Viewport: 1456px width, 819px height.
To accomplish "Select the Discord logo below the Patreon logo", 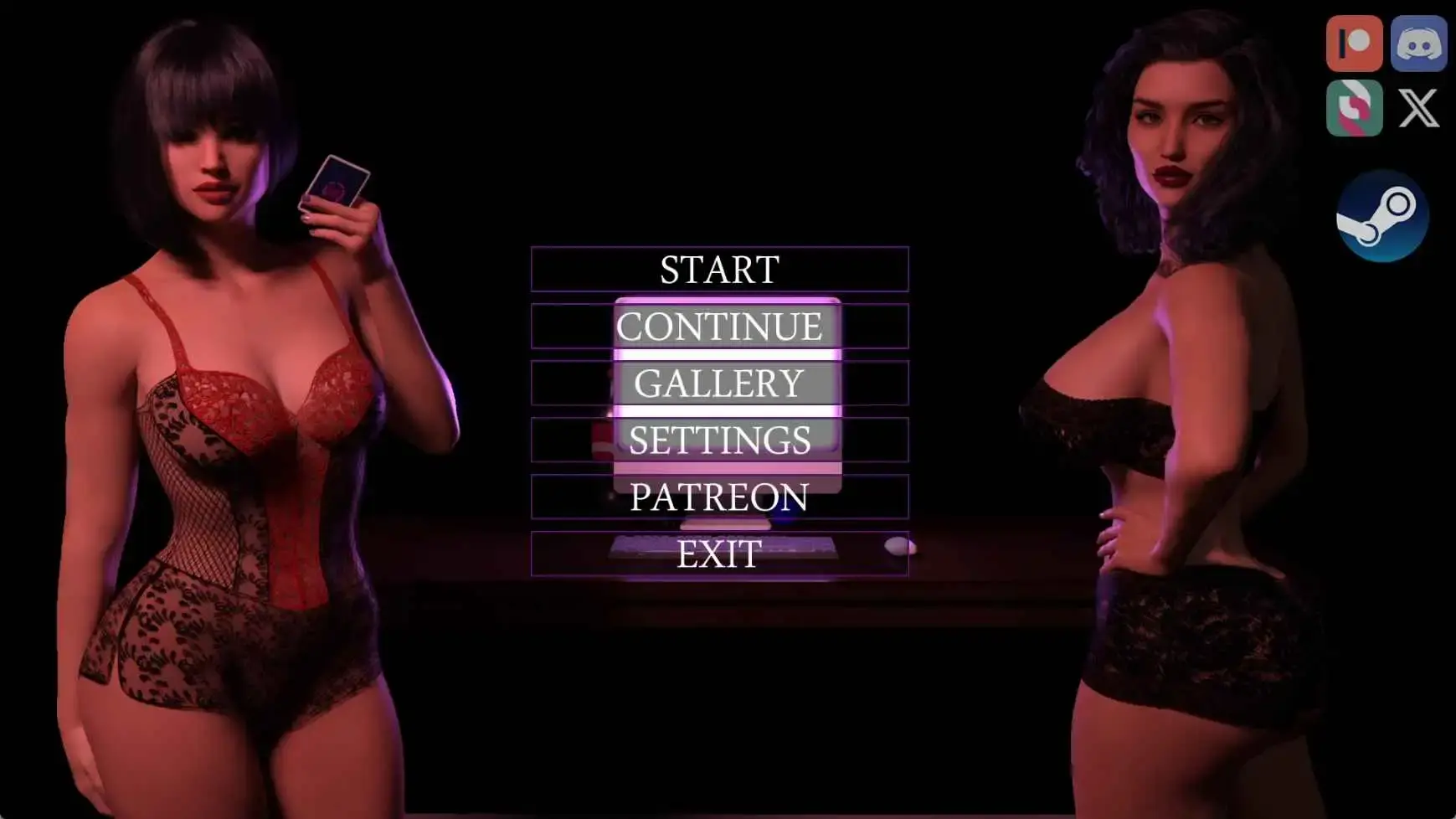I will coord(1418,42).
